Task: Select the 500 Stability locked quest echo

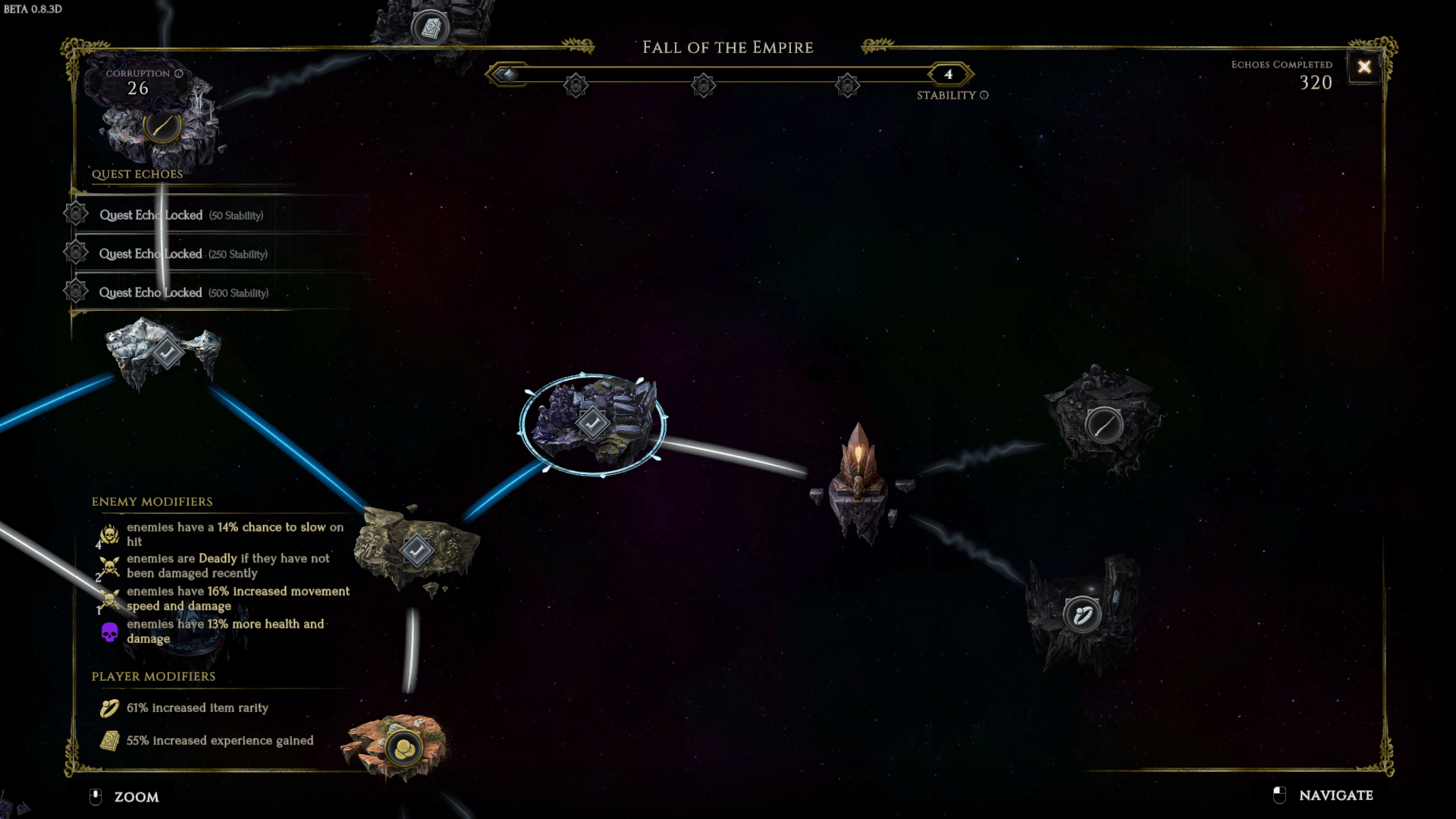Action: 183,293
